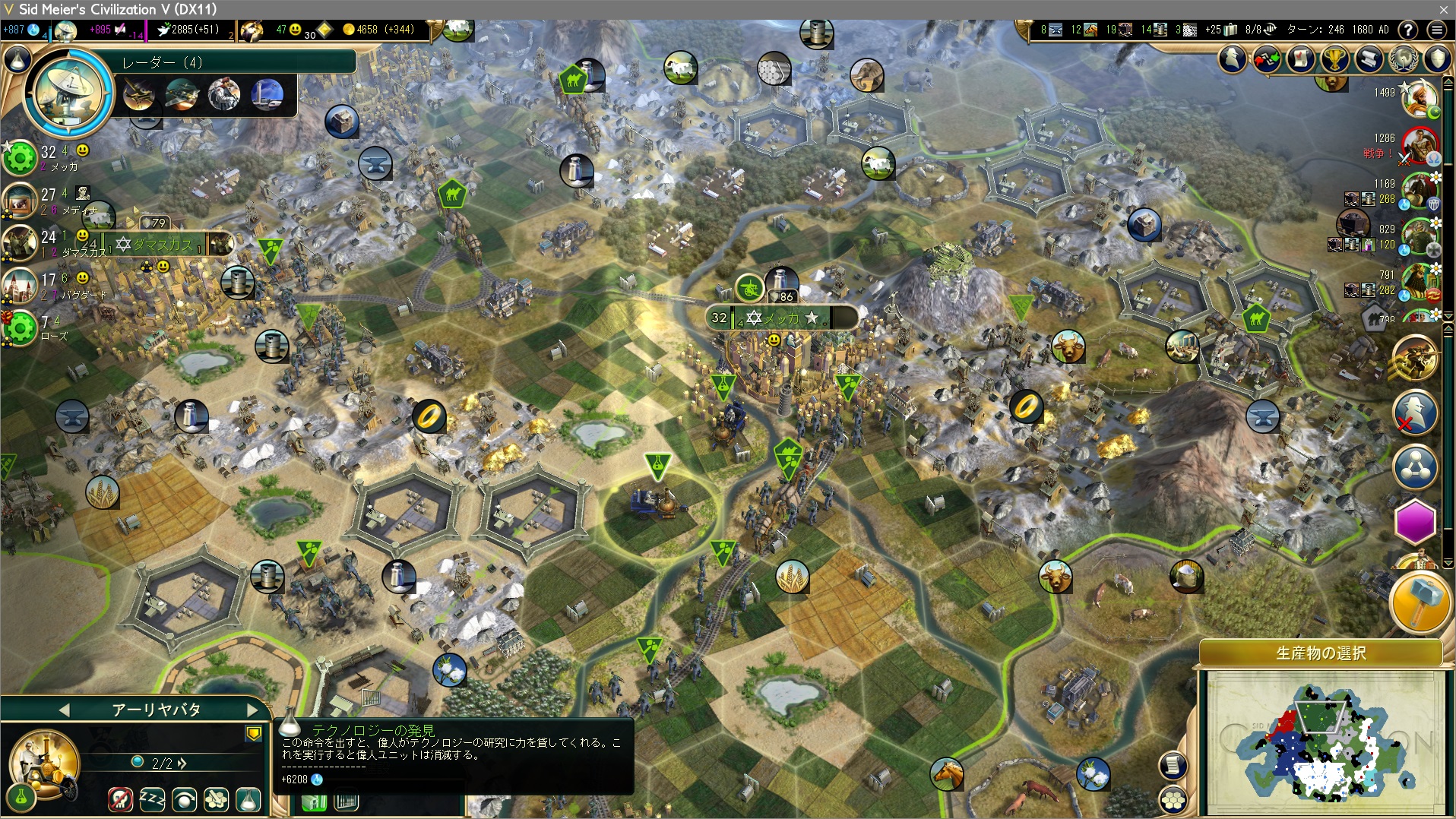Put the Great Scientist to sleep
Viewport: 1456px width, 819px height.
pos(152,798)
